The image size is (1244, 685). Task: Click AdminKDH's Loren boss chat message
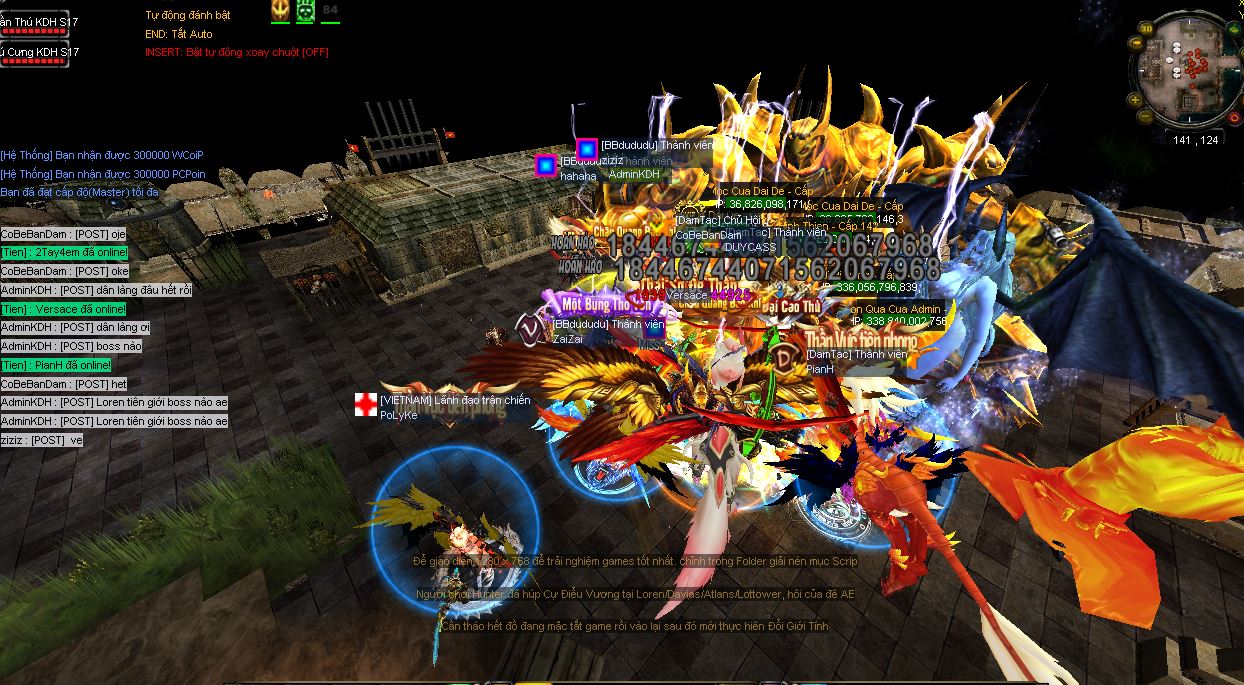[x=114, y=403]
